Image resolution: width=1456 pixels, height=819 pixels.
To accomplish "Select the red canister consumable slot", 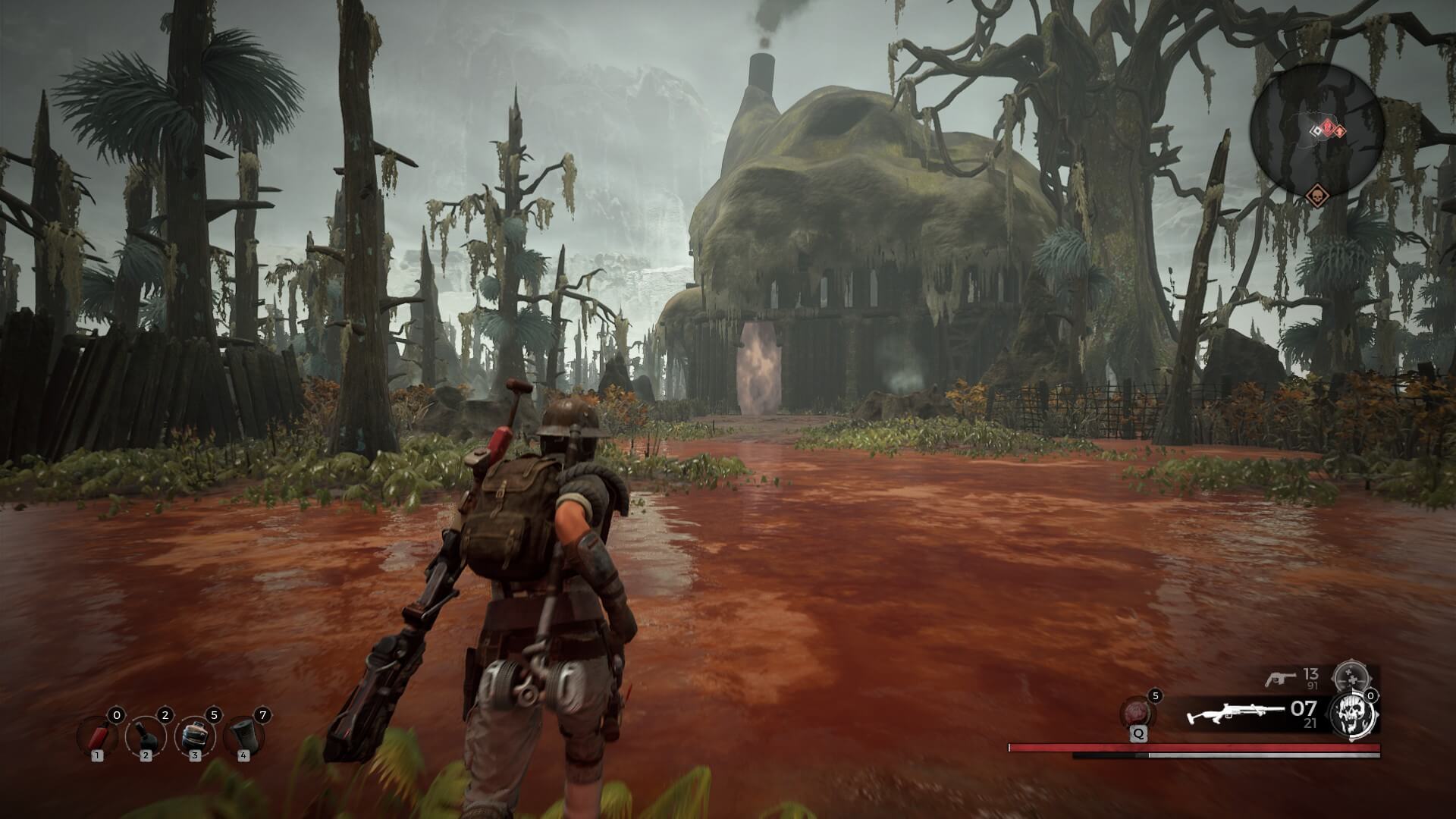I will pos(96,736).
